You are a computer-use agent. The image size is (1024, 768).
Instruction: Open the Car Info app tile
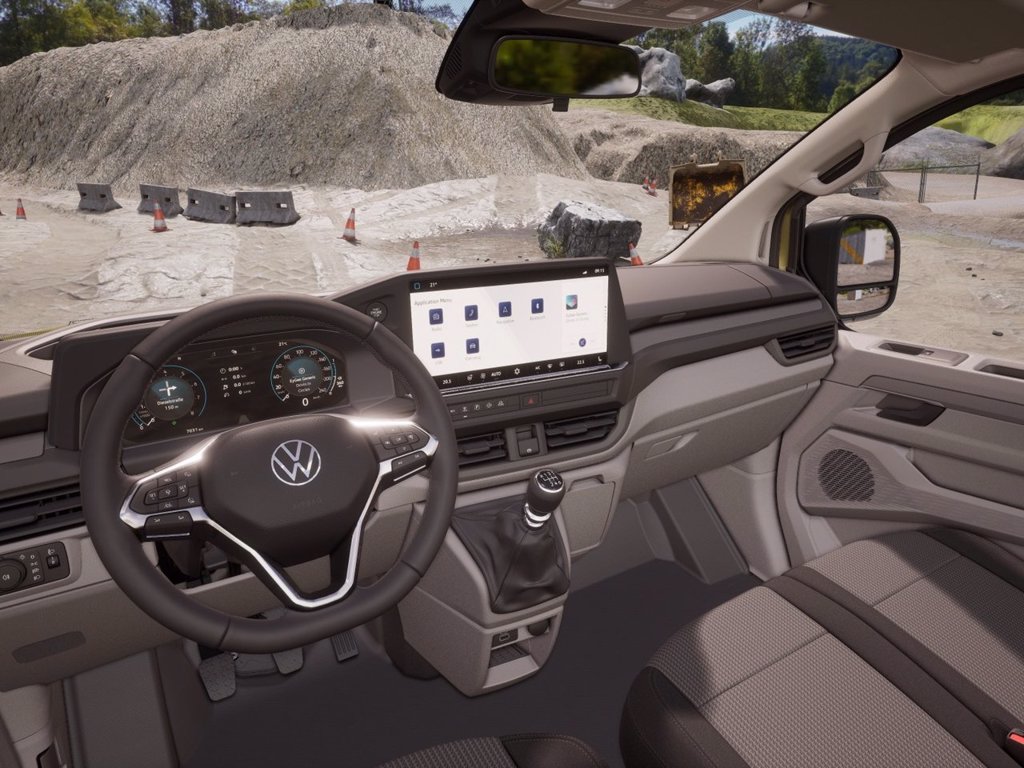pos(472,346)
